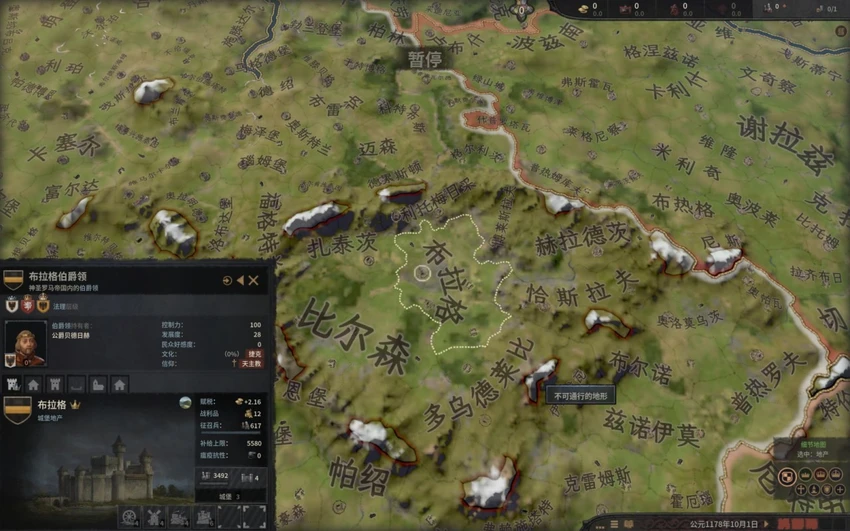Screen dimensions: 850x531
Task: Open the hamburger menu in bottom bar
Action: [614, 524]
